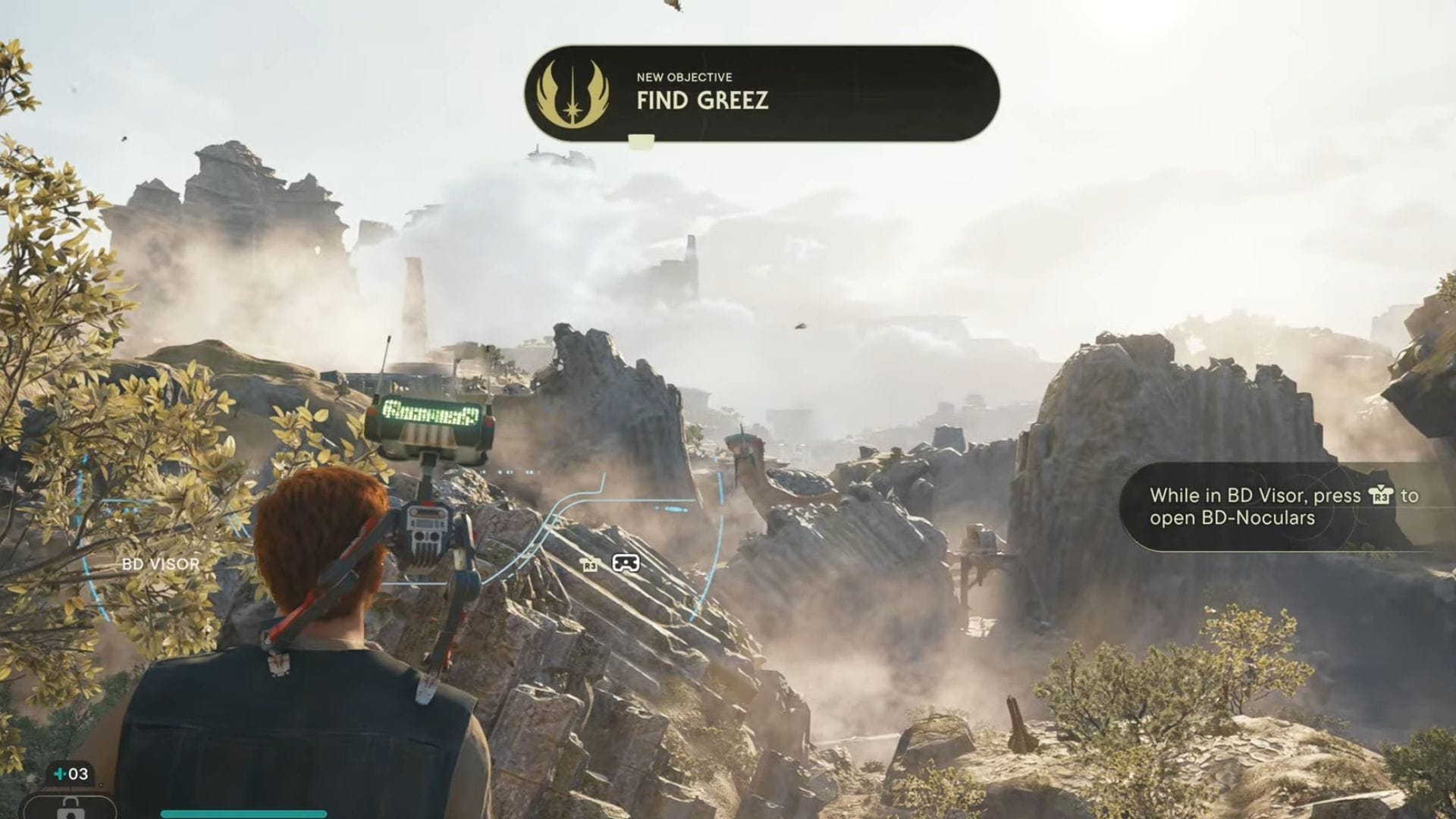Screen dimensions: 1456x819
Task: Select the NEW OBJECTIVE header
Action: click(683, 76)
